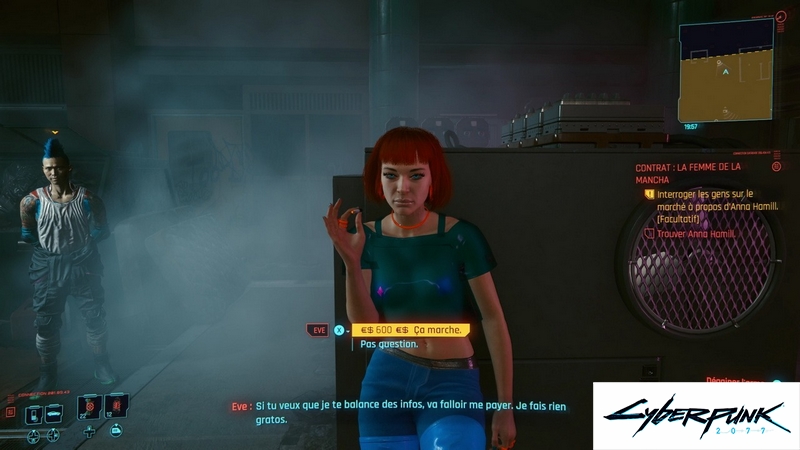Open the minimap
800x450 pixels.
[x=725, y=70]
